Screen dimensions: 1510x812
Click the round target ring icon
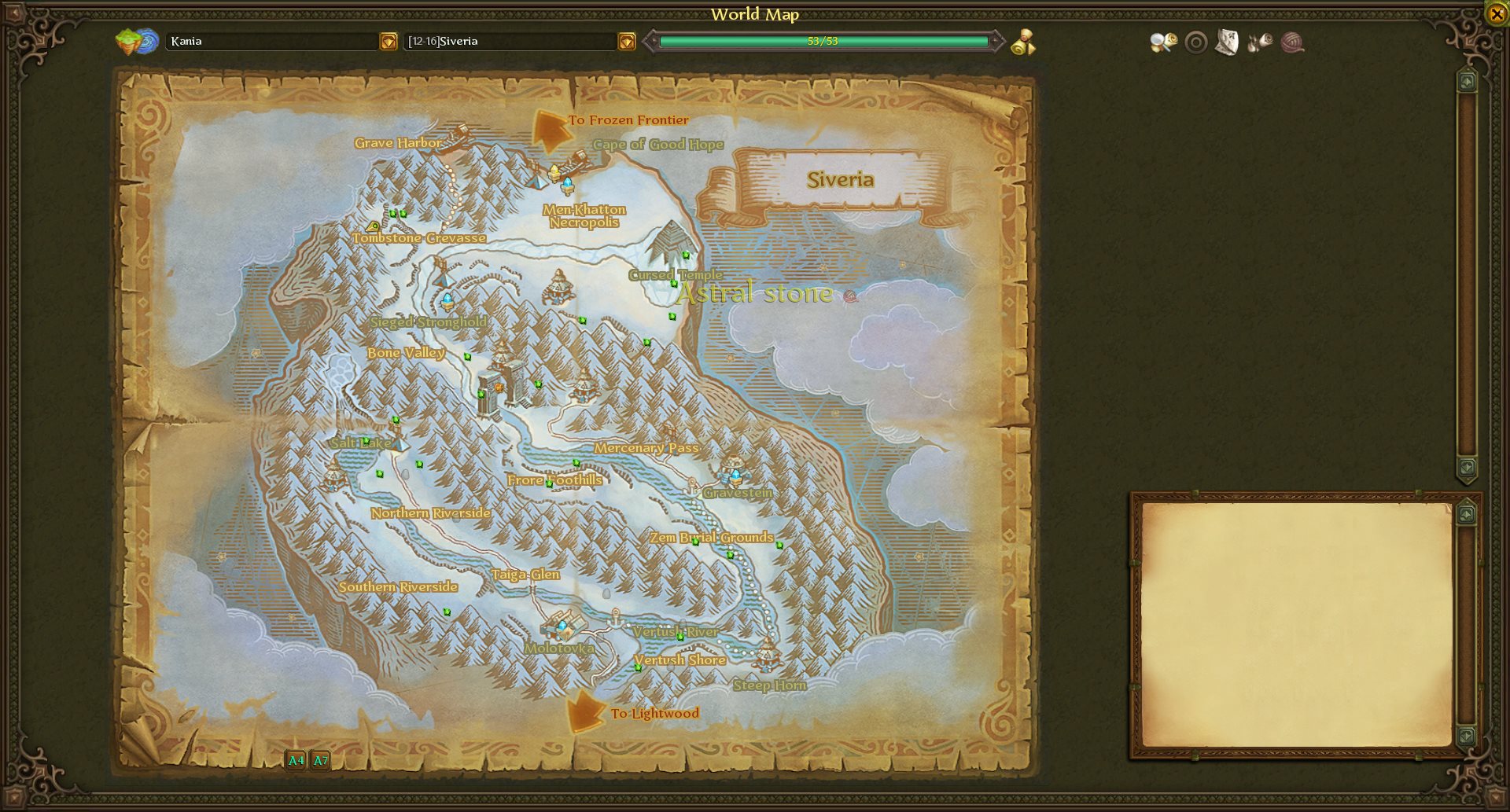1195,42
